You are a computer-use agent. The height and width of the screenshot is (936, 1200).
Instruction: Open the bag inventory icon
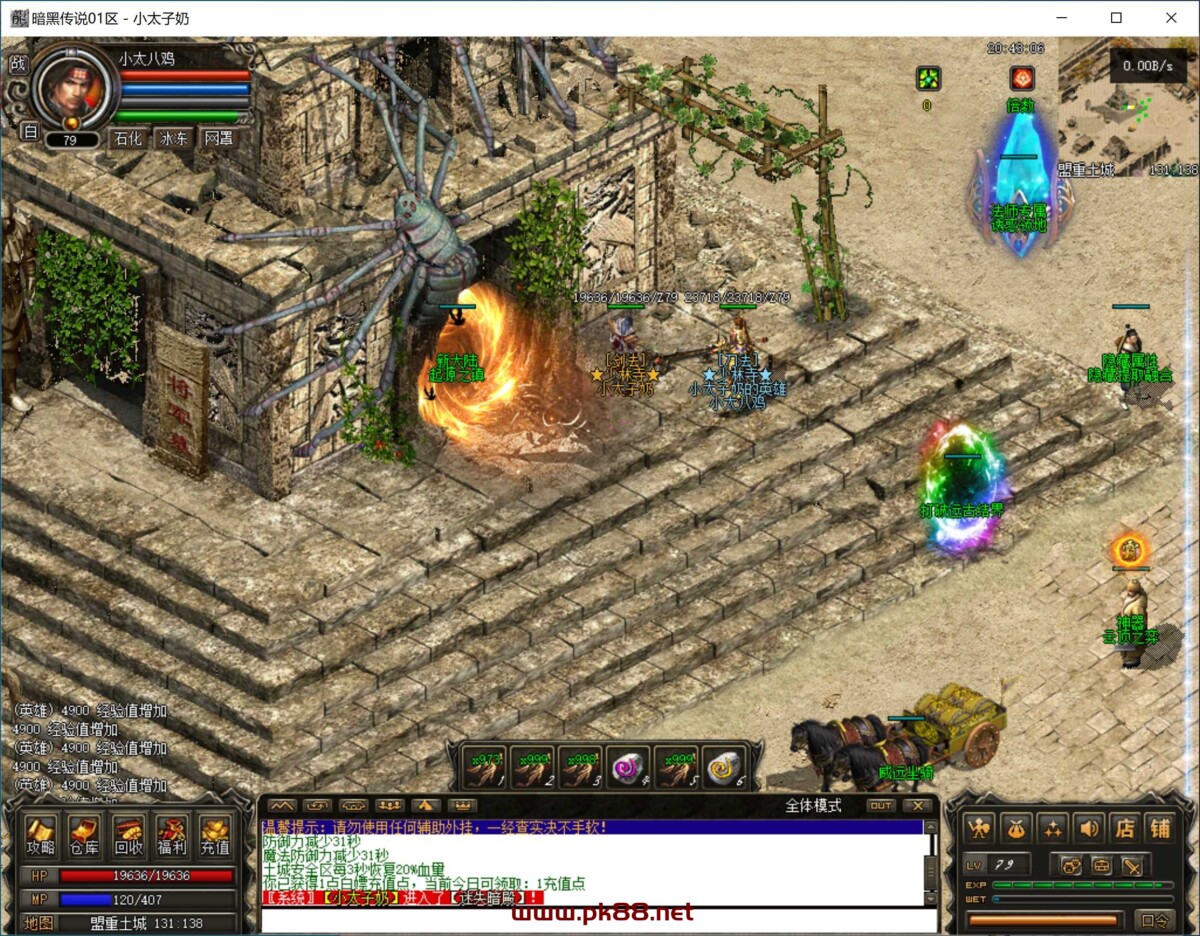(x=1015, y=828)
